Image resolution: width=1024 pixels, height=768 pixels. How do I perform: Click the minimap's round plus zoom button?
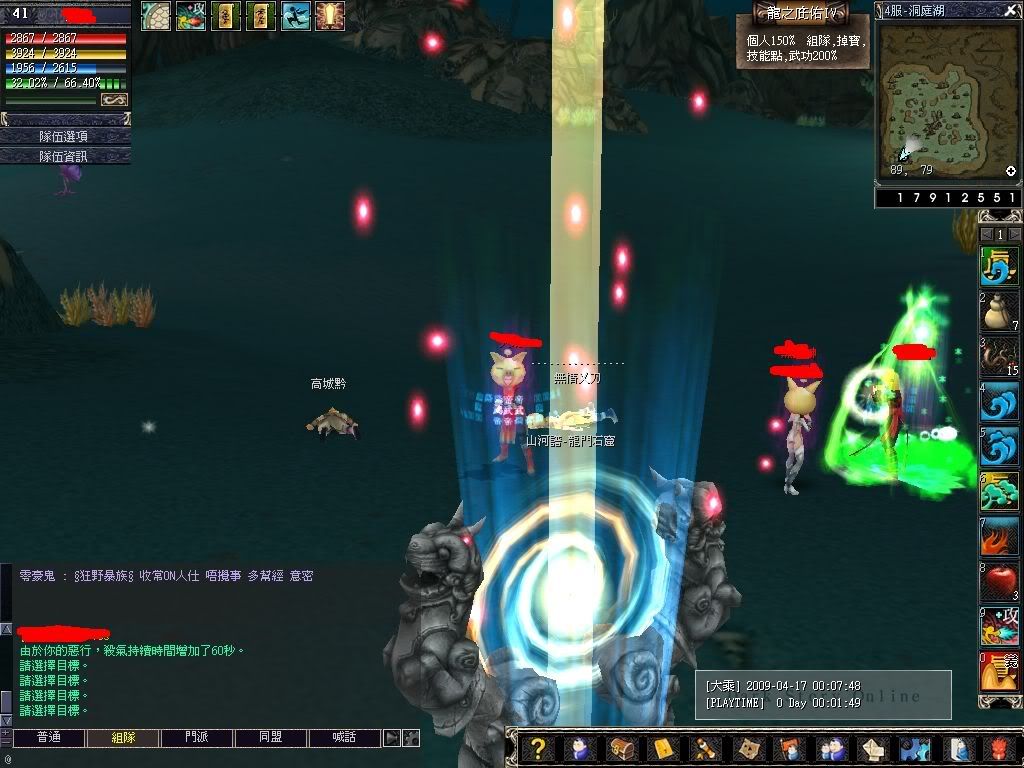(1010, 171)
